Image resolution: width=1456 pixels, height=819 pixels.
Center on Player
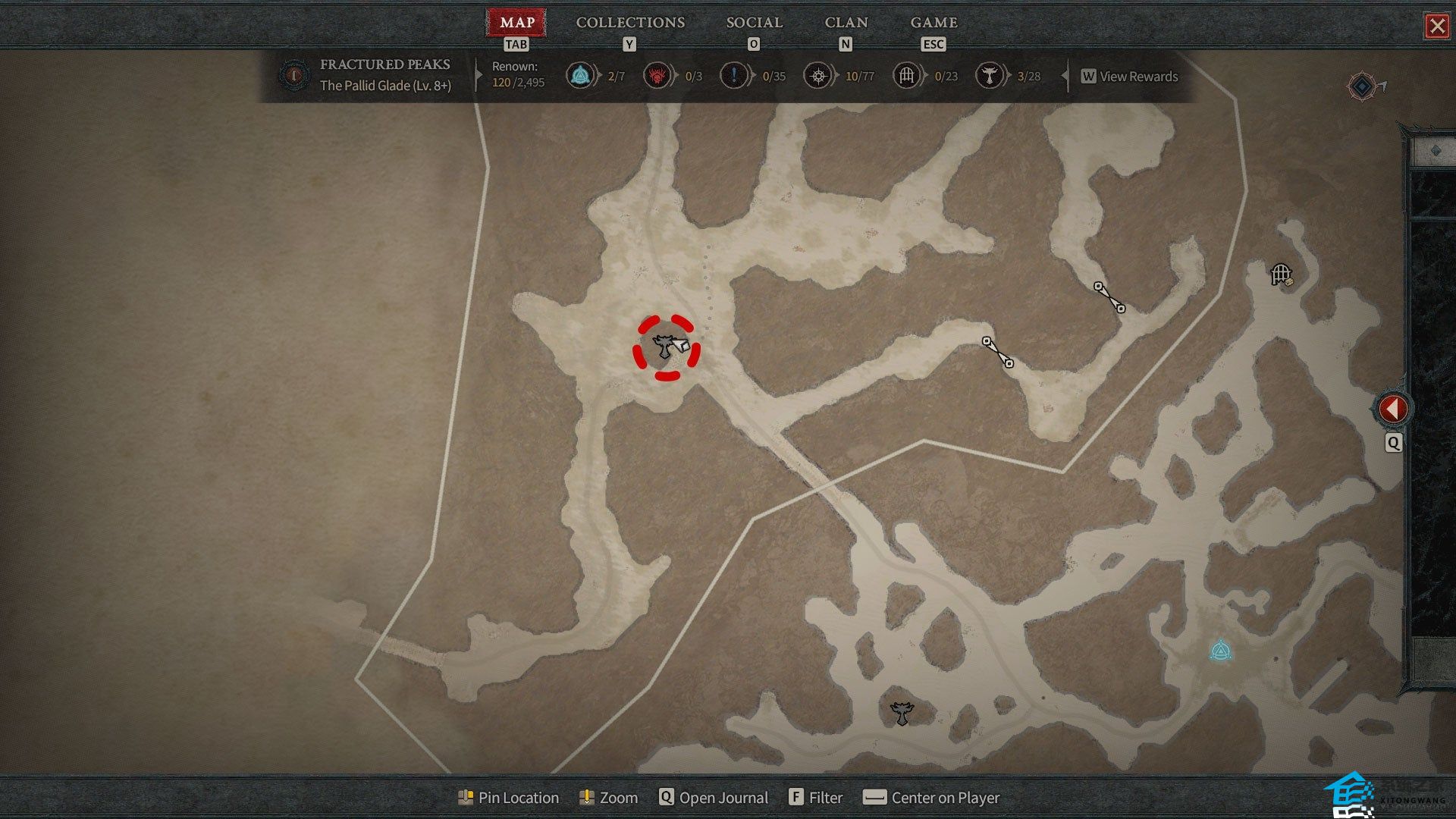(x=932, y=798)
